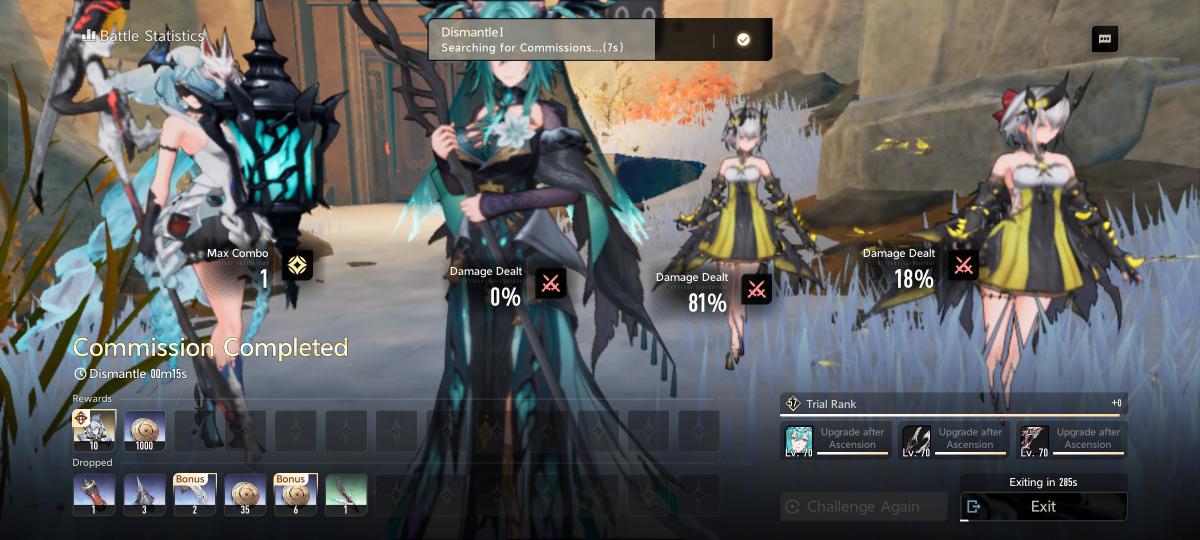Inspect the green-background dark feather drop
1200x540 pixels.
346,494
